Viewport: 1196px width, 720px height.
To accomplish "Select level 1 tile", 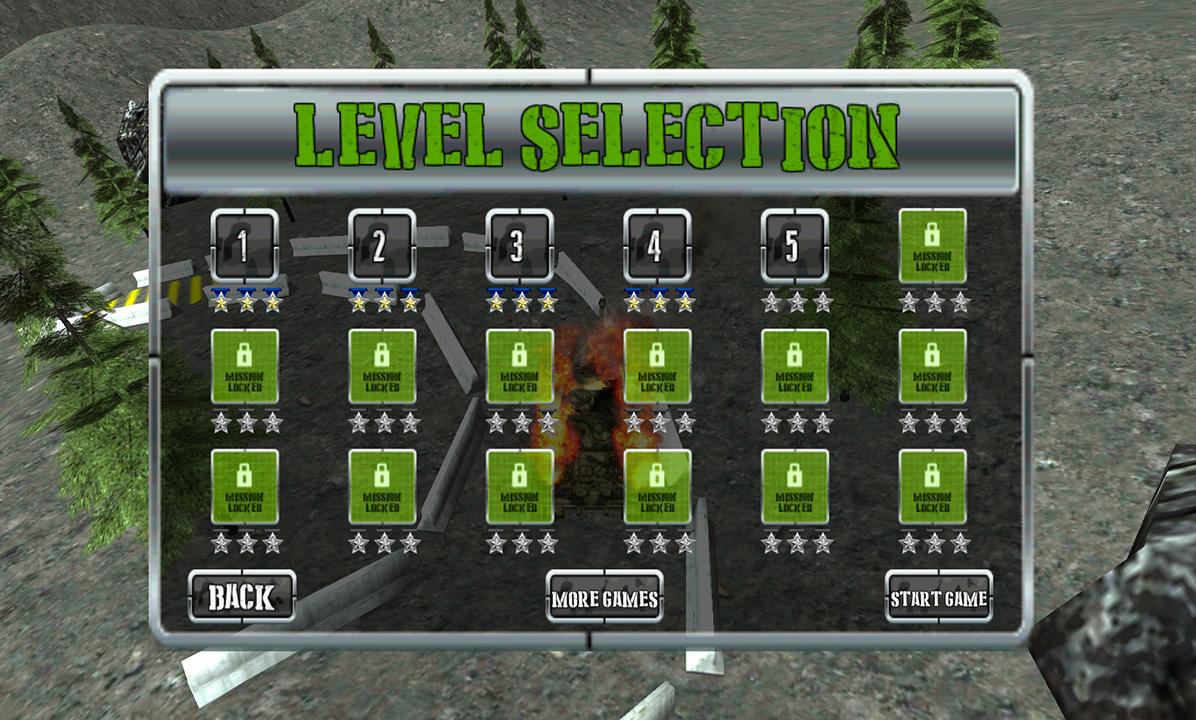I will click(244, 246).
